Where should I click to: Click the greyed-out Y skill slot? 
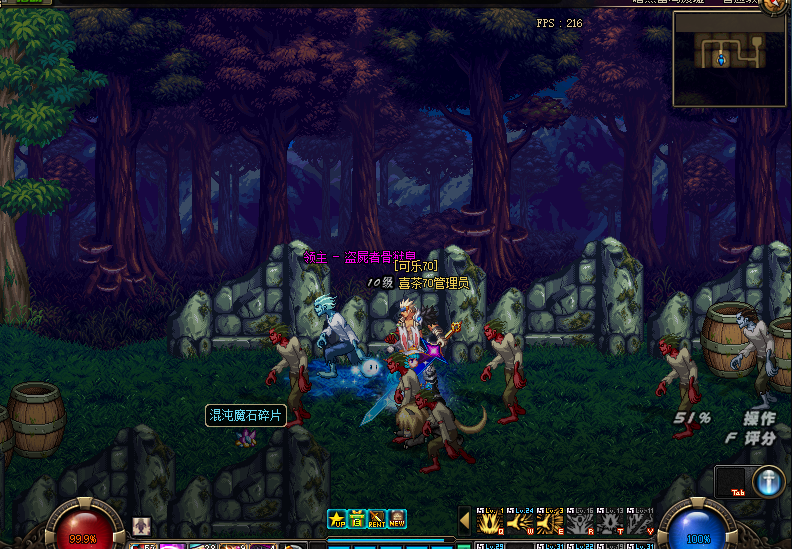coord(639,520)
